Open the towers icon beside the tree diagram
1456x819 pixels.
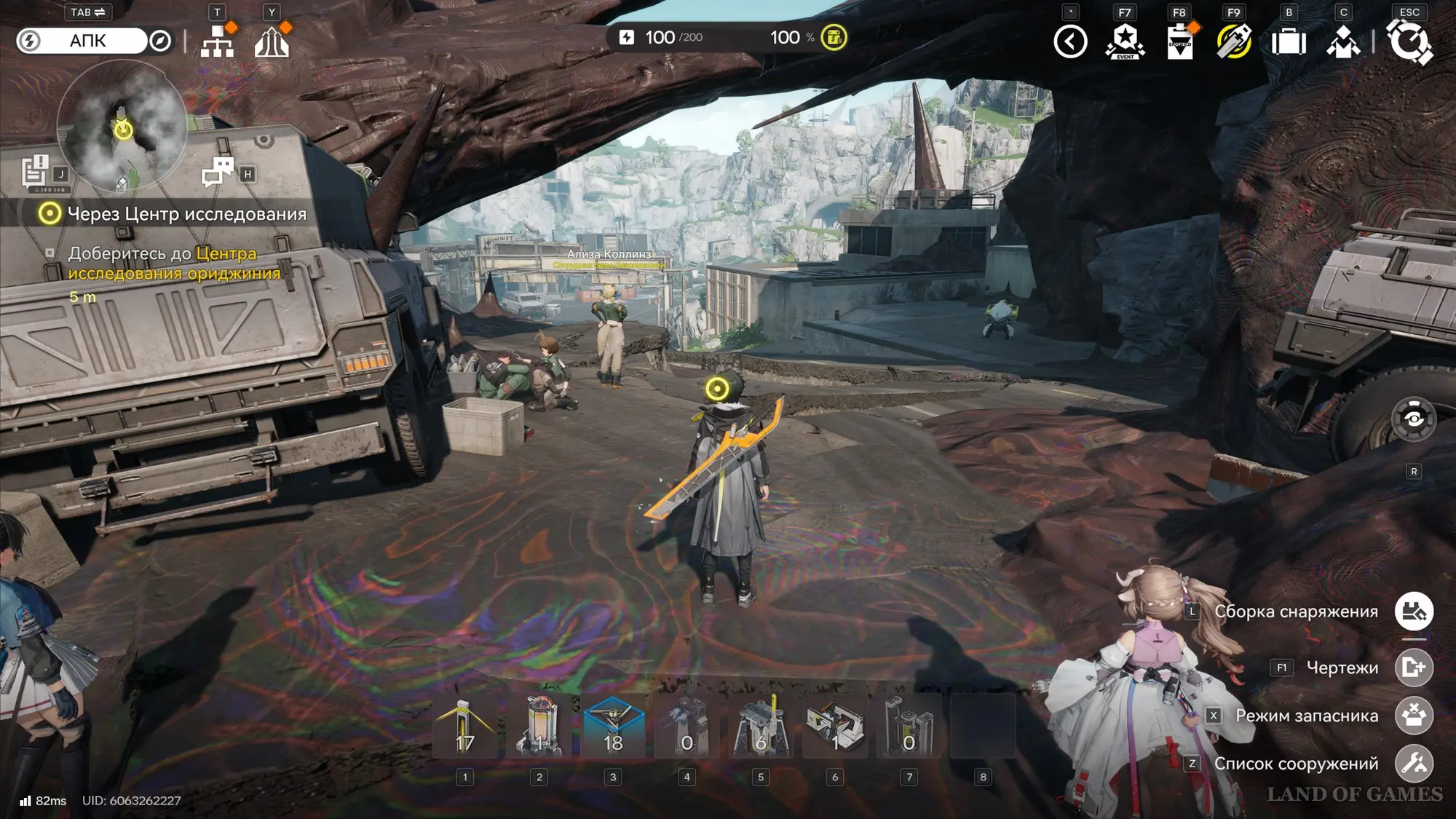click(272, 41)
